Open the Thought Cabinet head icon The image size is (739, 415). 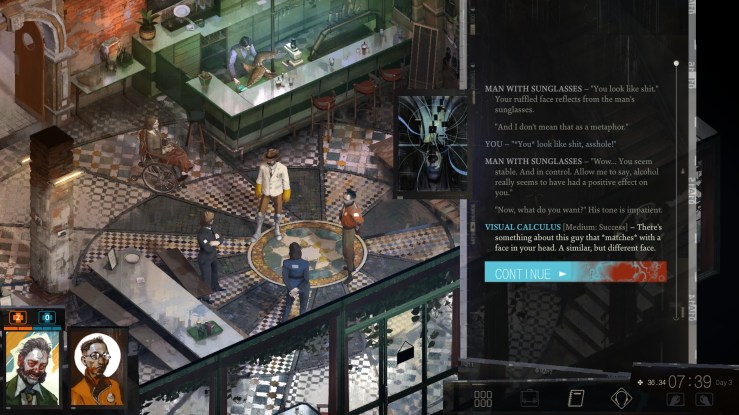pyautogui.click(x=621, y=398)
